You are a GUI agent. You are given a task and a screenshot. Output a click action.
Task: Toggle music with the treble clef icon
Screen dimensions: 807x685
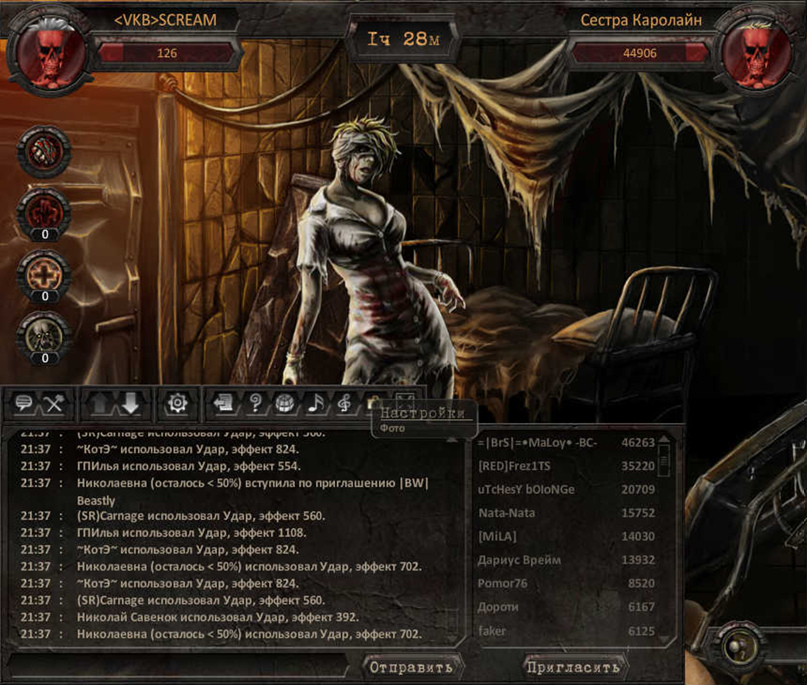tap(345, 403)
